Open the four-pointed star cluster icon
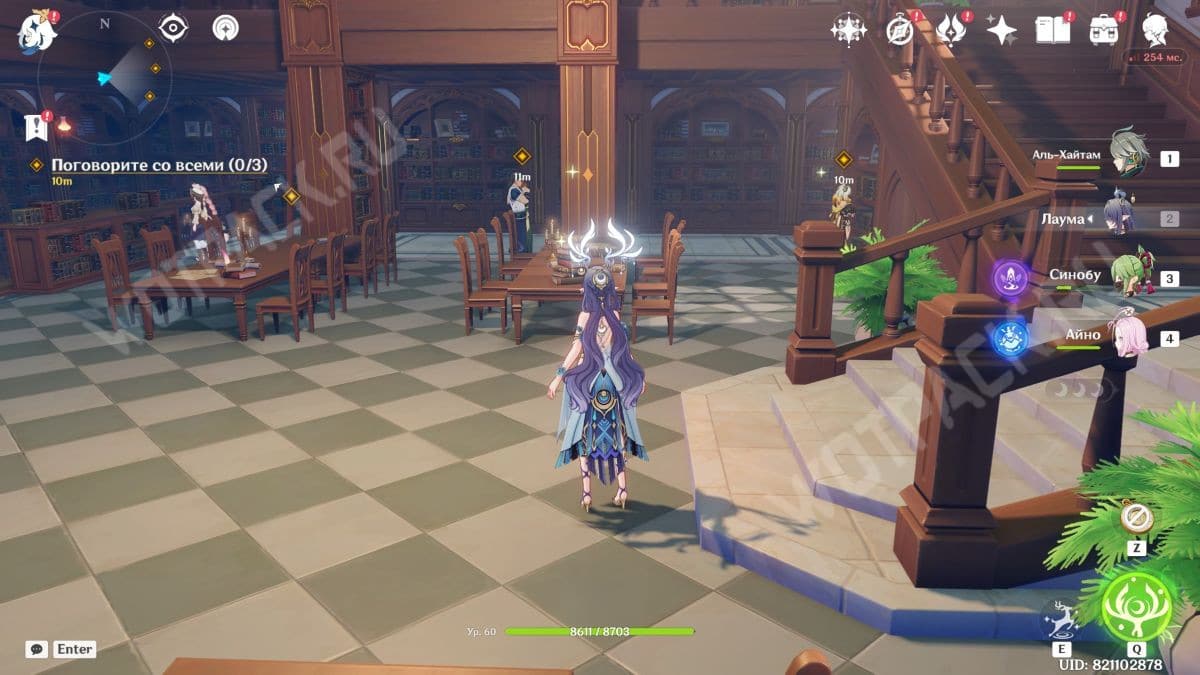This screenshot has width=1200, height=675. tap(848, 30)
